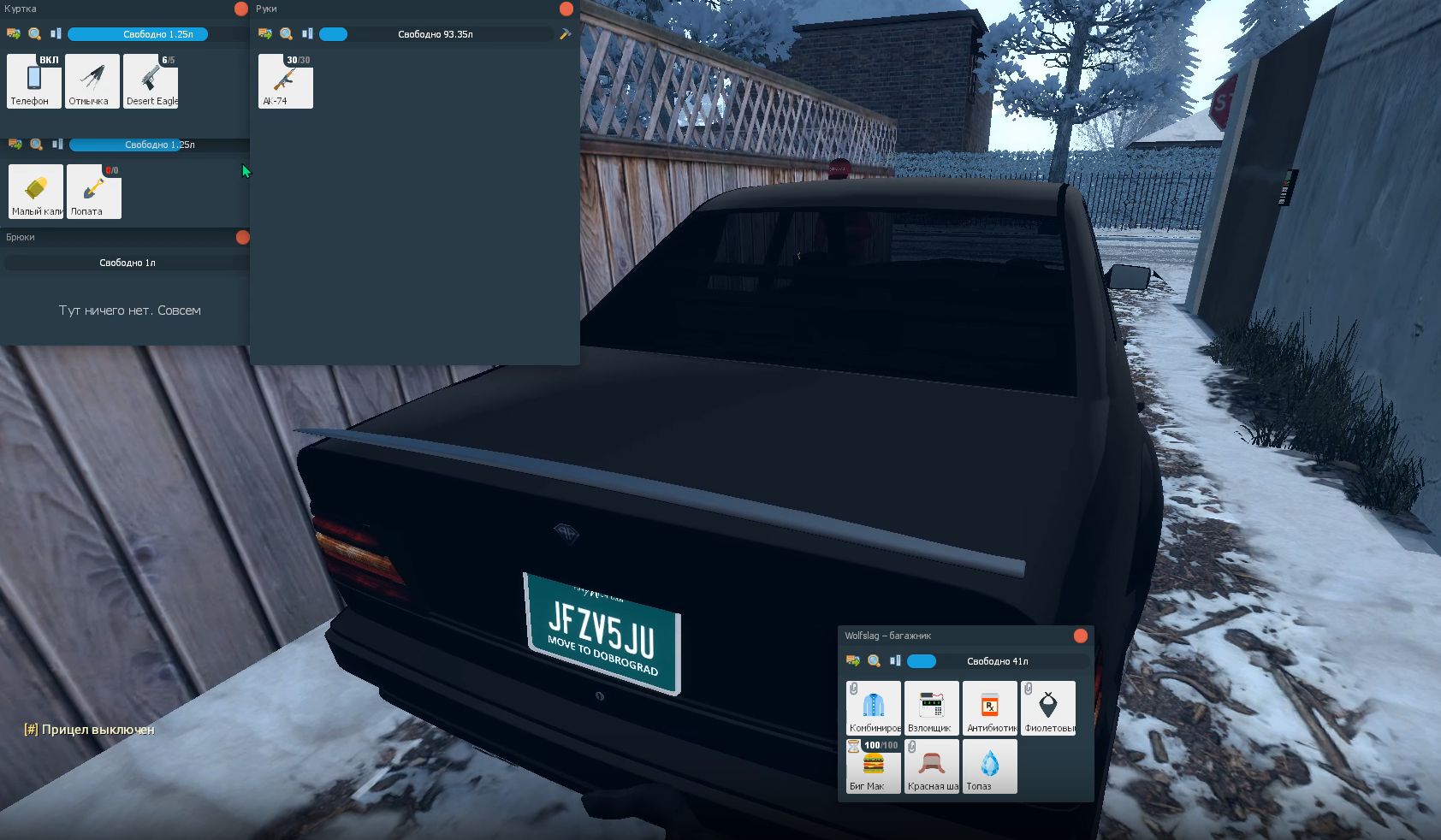Viewport: 1441px width, 840px height.
Task: Select the blue shirt clothing item
Action: (874, 707)
